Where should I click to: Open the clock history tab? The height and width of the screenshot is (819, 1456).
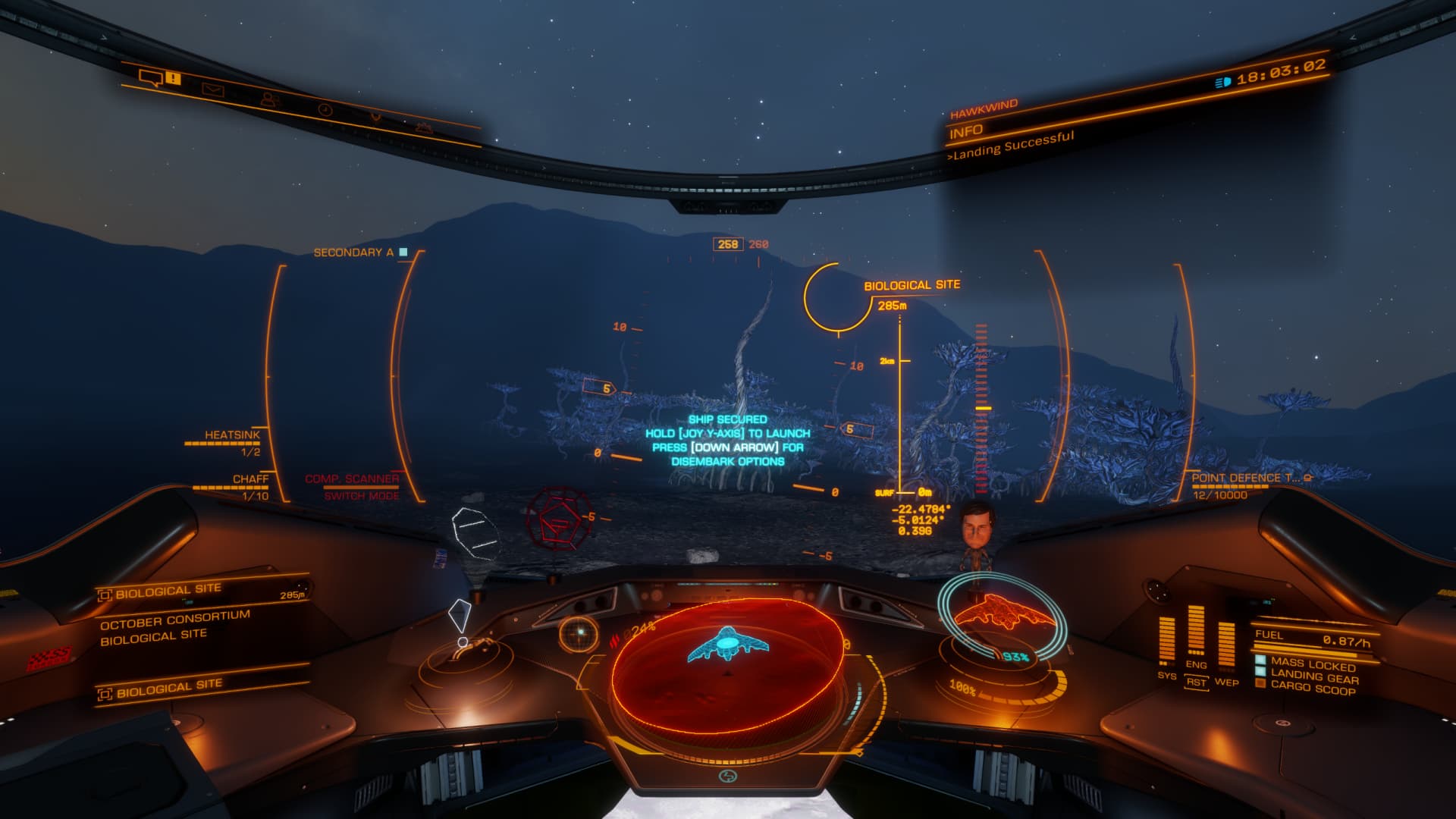point(325,110)
